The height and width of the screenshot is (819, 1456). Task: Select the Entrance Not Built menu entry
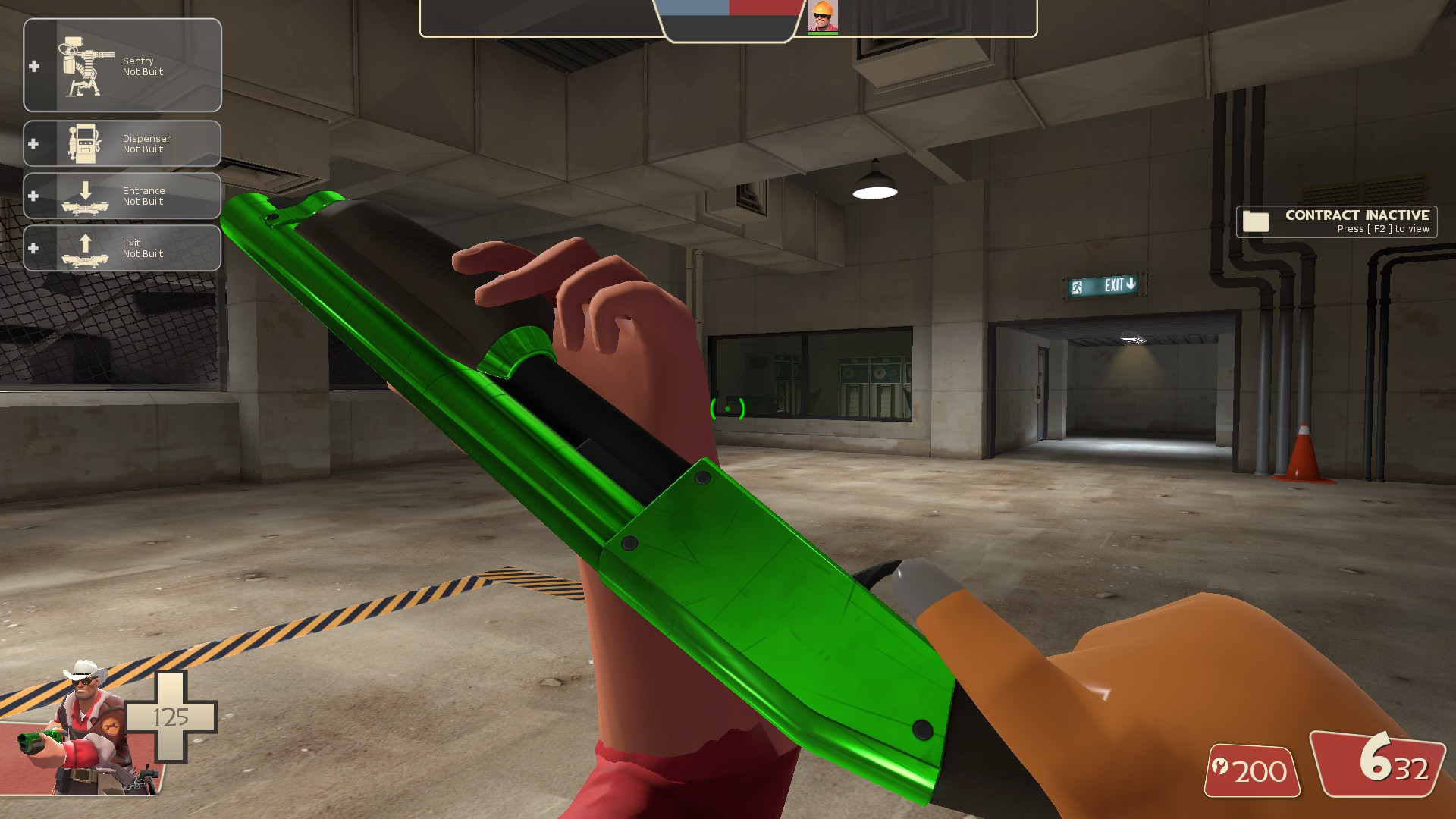coord(143,196)
